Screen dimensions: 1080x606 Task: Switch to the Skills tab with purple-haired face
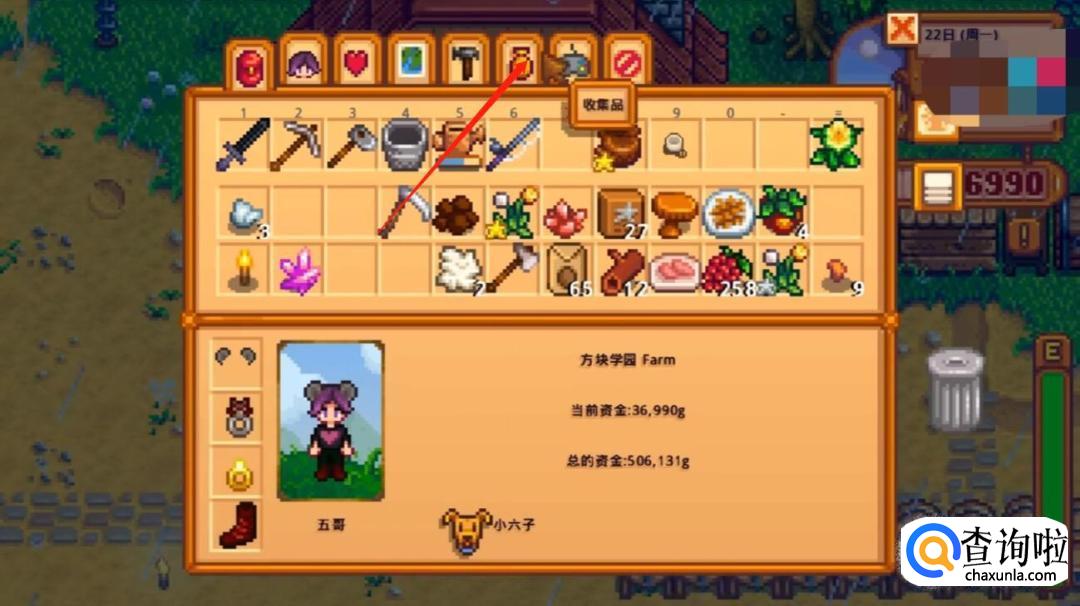click(303, 63)
